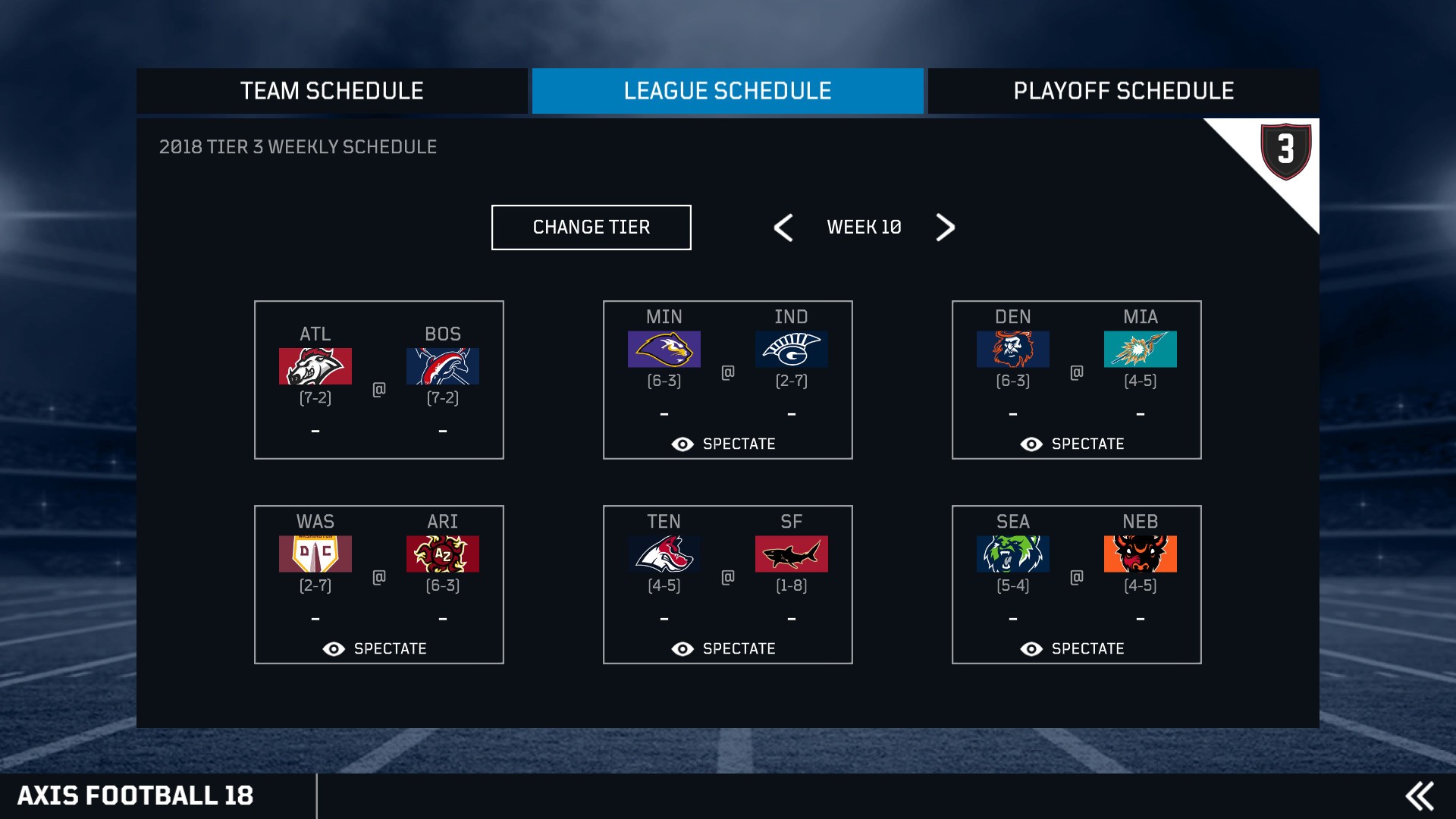The width and height of the screenshot is (1456, 819).
Task: Click the IND Gladiators logo
Action: tap(791, 350)
